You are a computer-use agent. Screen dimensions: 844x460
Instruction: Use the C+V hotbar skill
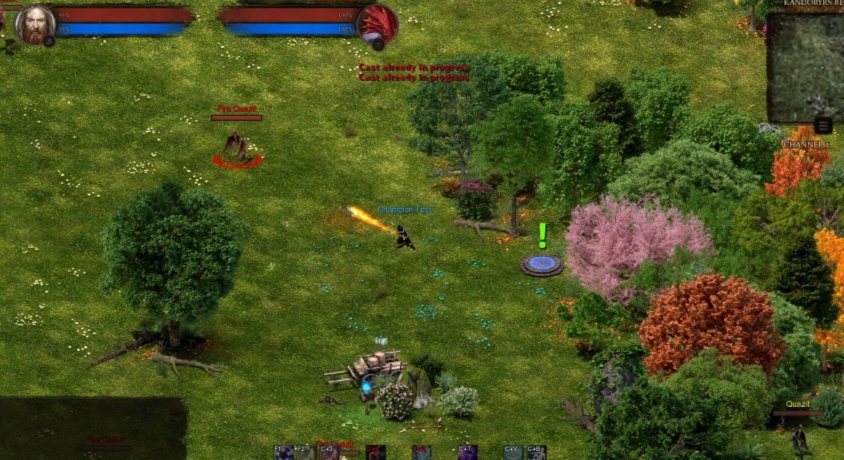(513, 452)
